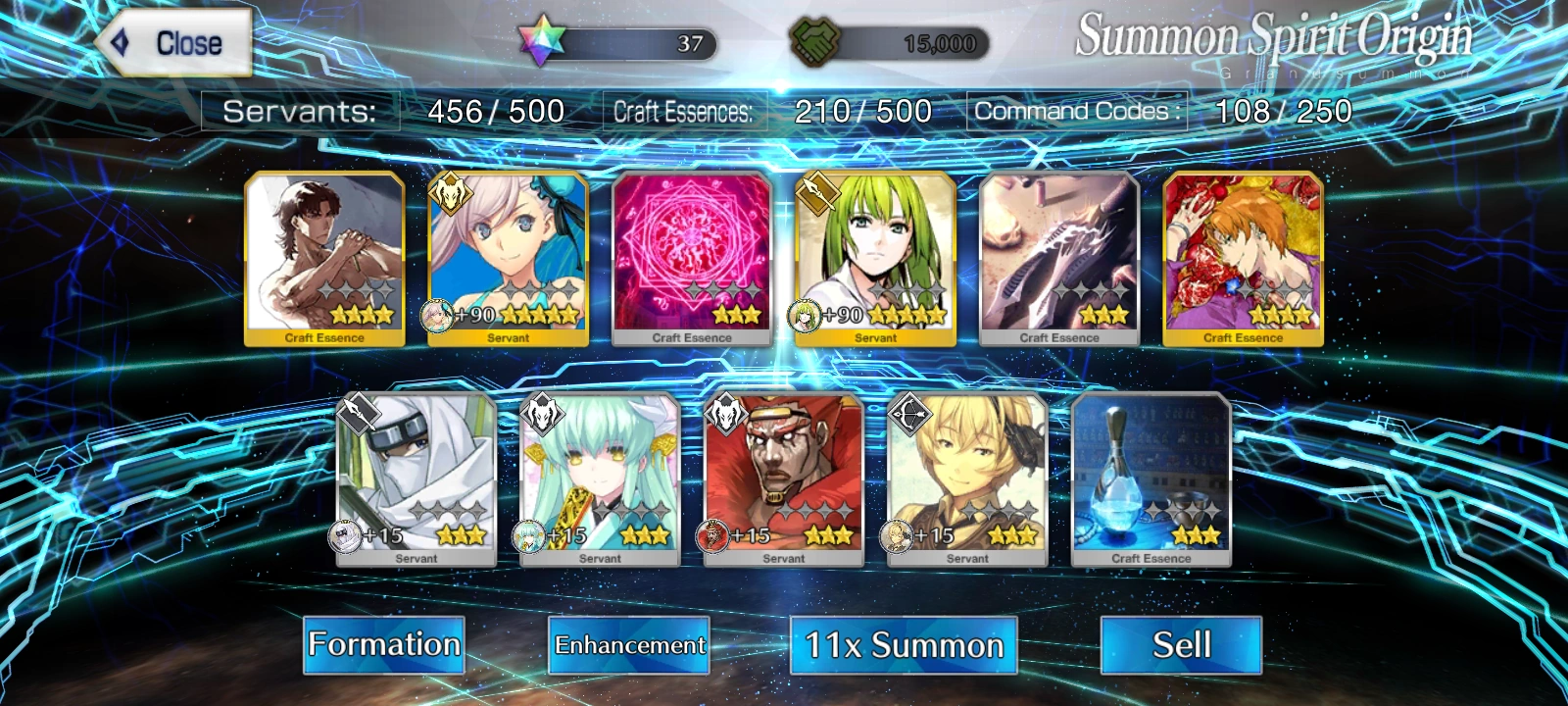Open the Formation menu

coord(383,645)
